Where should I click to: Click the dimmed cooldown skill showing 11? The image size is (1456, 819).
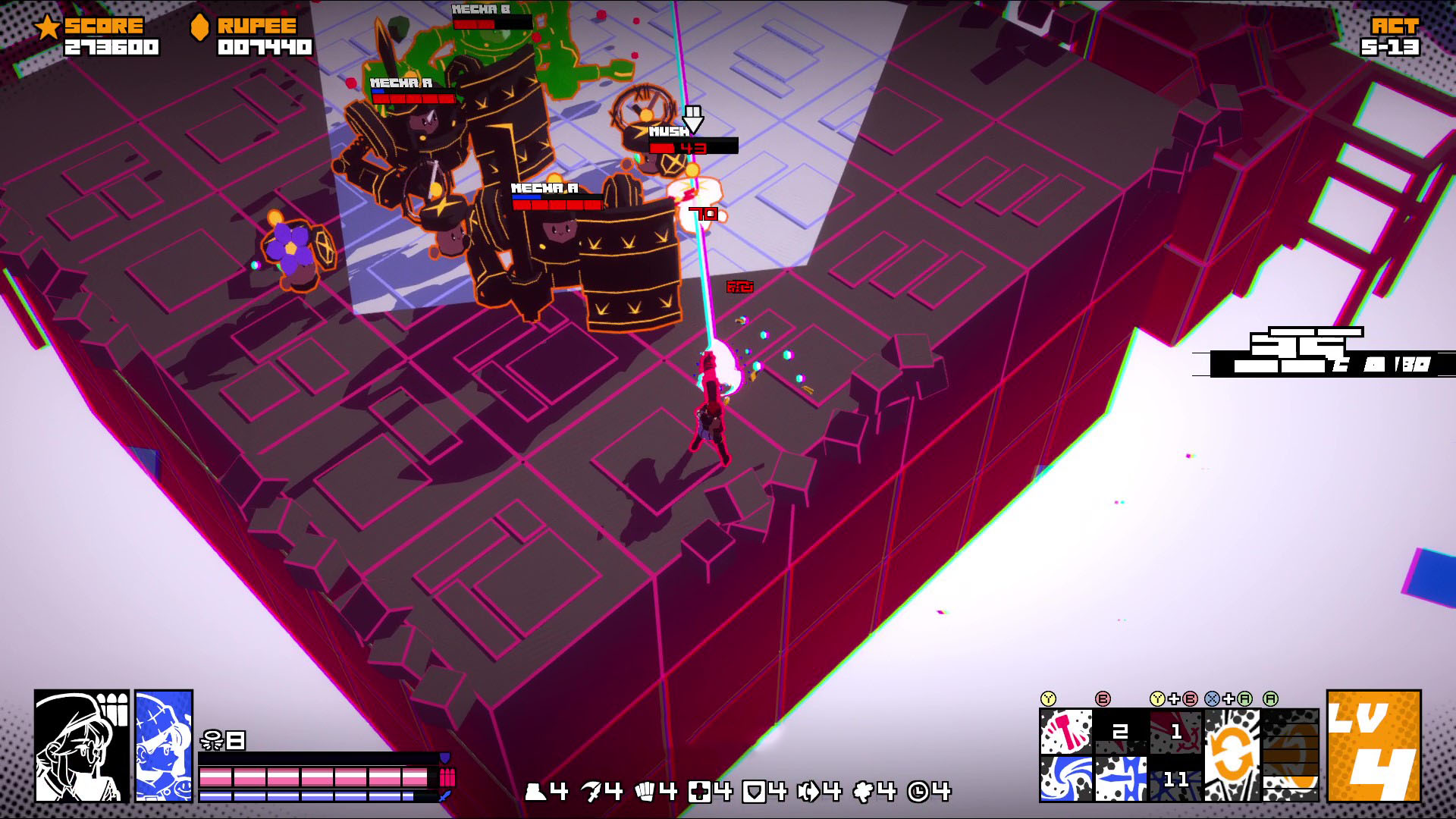tap(1175, 779)
